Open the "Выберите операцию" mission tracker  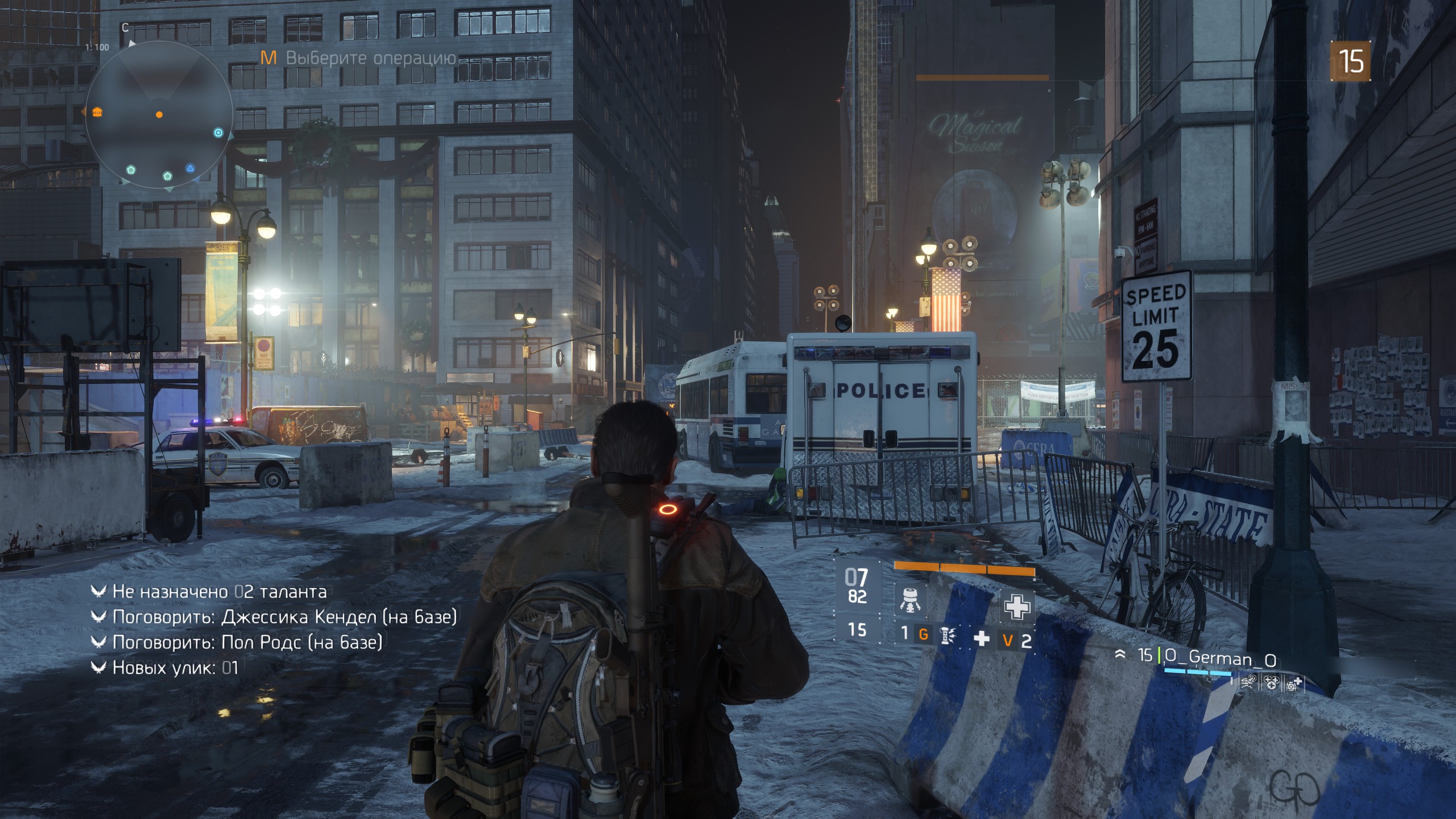click(359, 58)
